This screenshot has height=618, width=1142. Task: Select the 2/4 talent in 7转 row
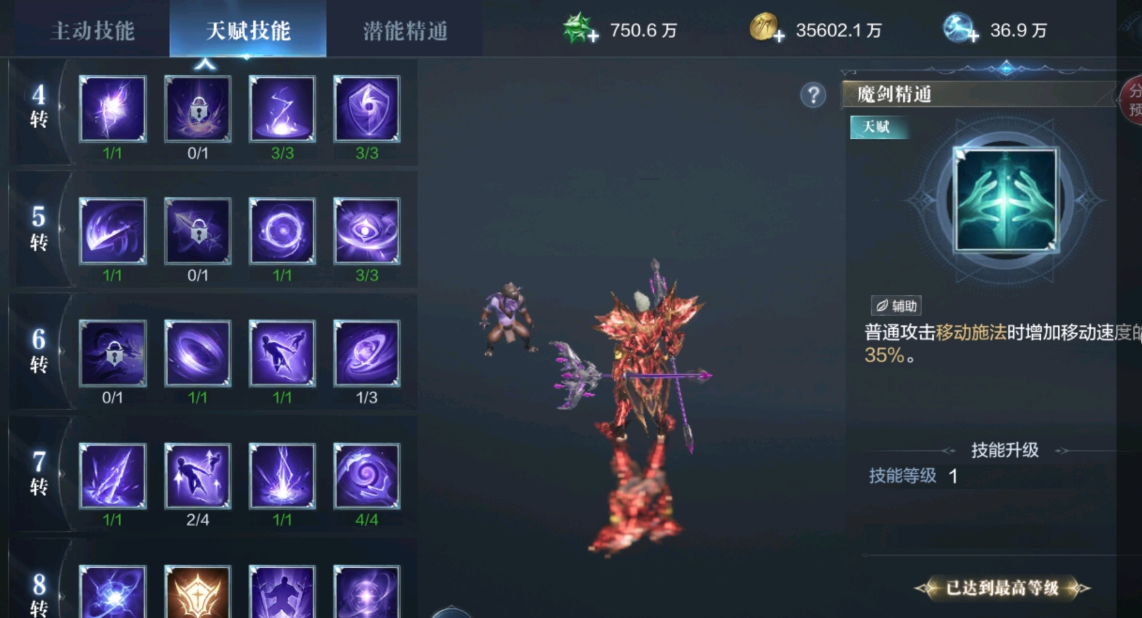click(x=198, y=476)
